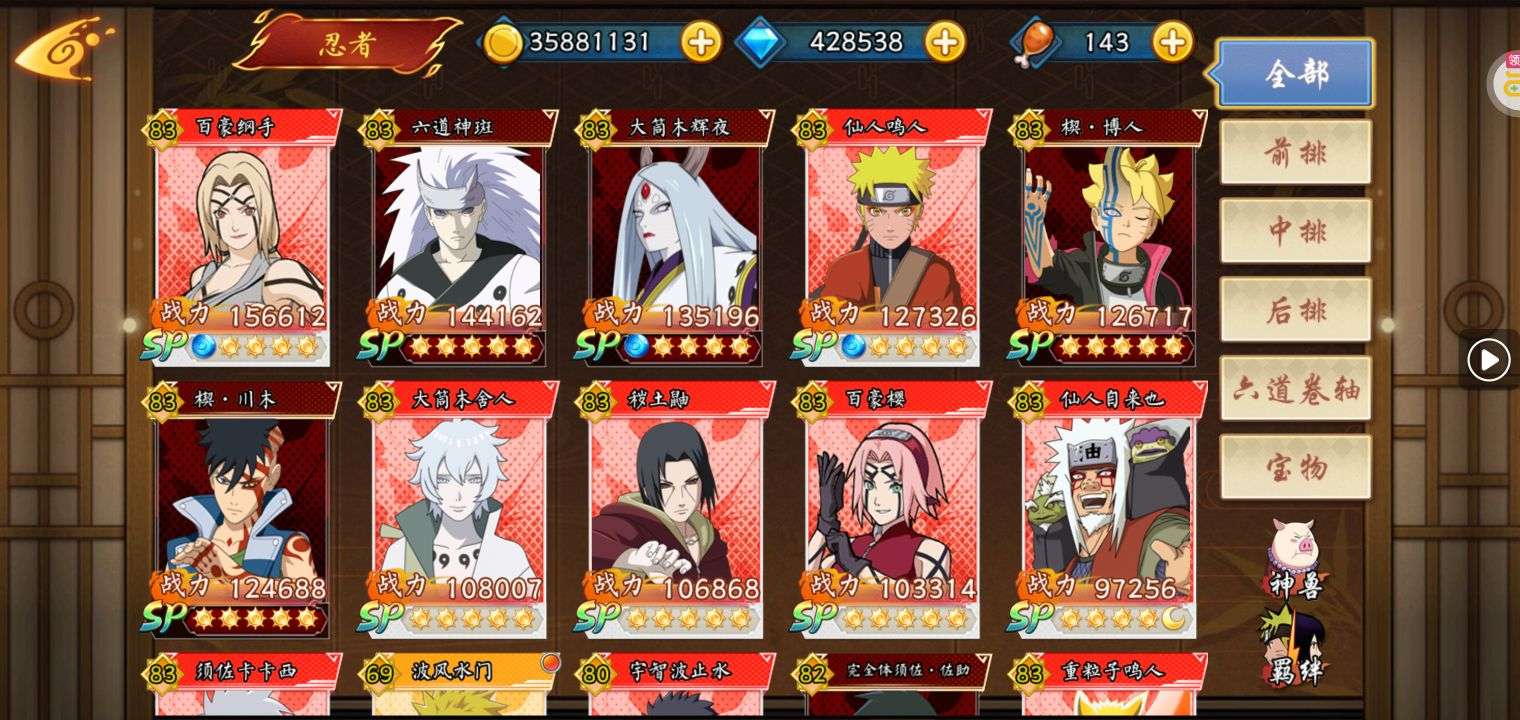The image size is (1520, 720).
Task: Buy more blue diamonds with plus button
Action: tap(944, 42)
